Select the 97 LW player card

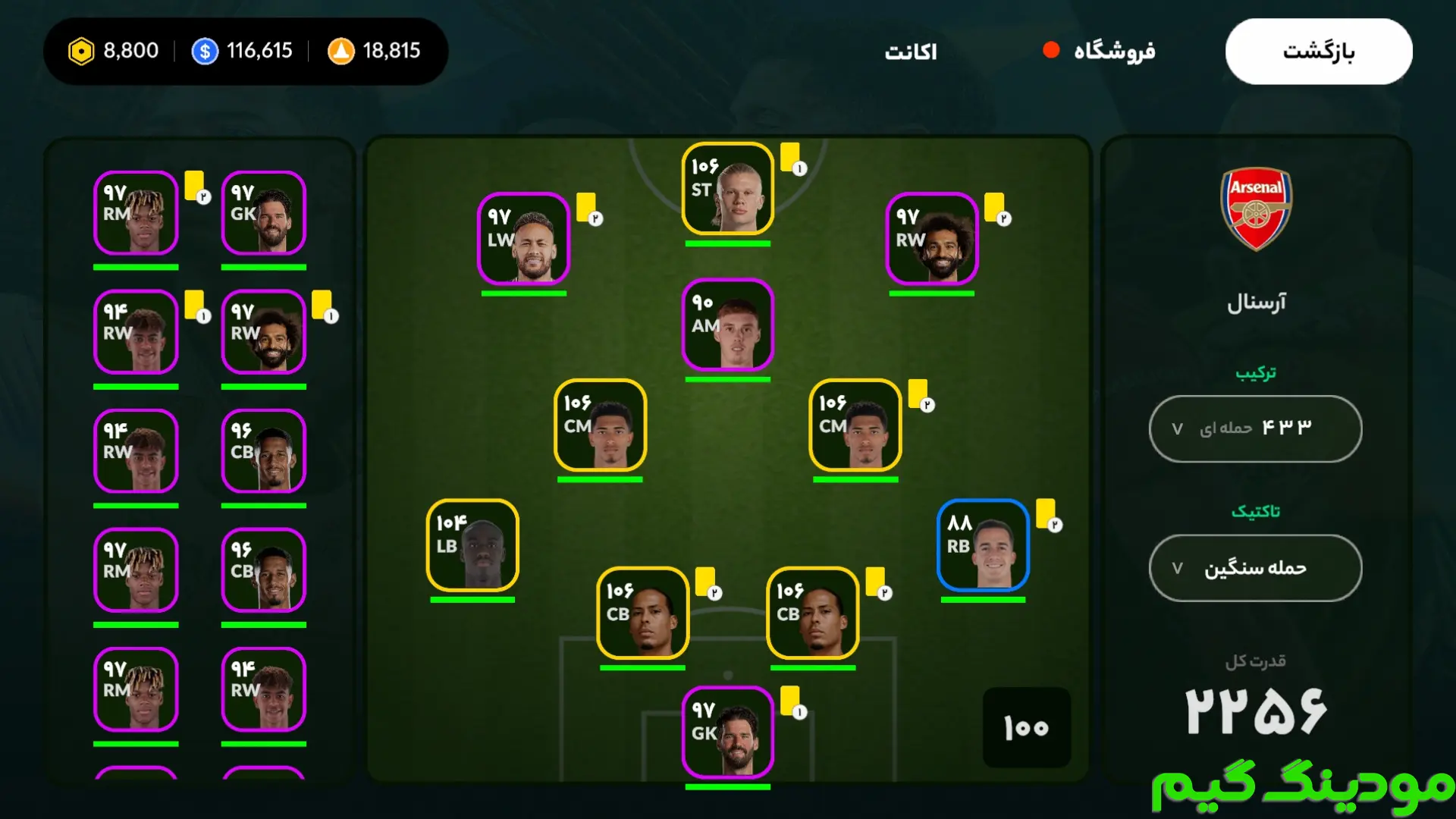pyautogui.click(x=523, y=239)
